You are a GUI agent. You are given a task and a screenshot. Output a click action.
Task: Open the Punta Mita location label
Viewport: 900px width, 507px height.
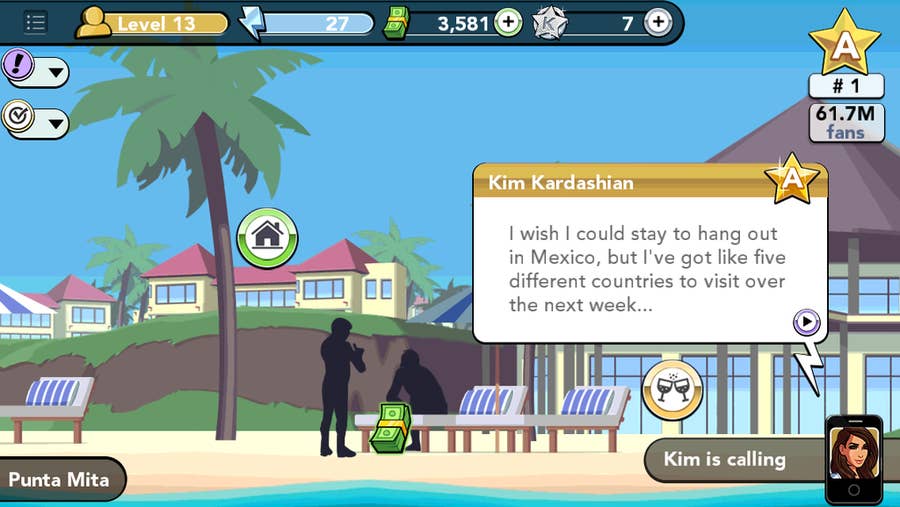(x=62, y=479)
